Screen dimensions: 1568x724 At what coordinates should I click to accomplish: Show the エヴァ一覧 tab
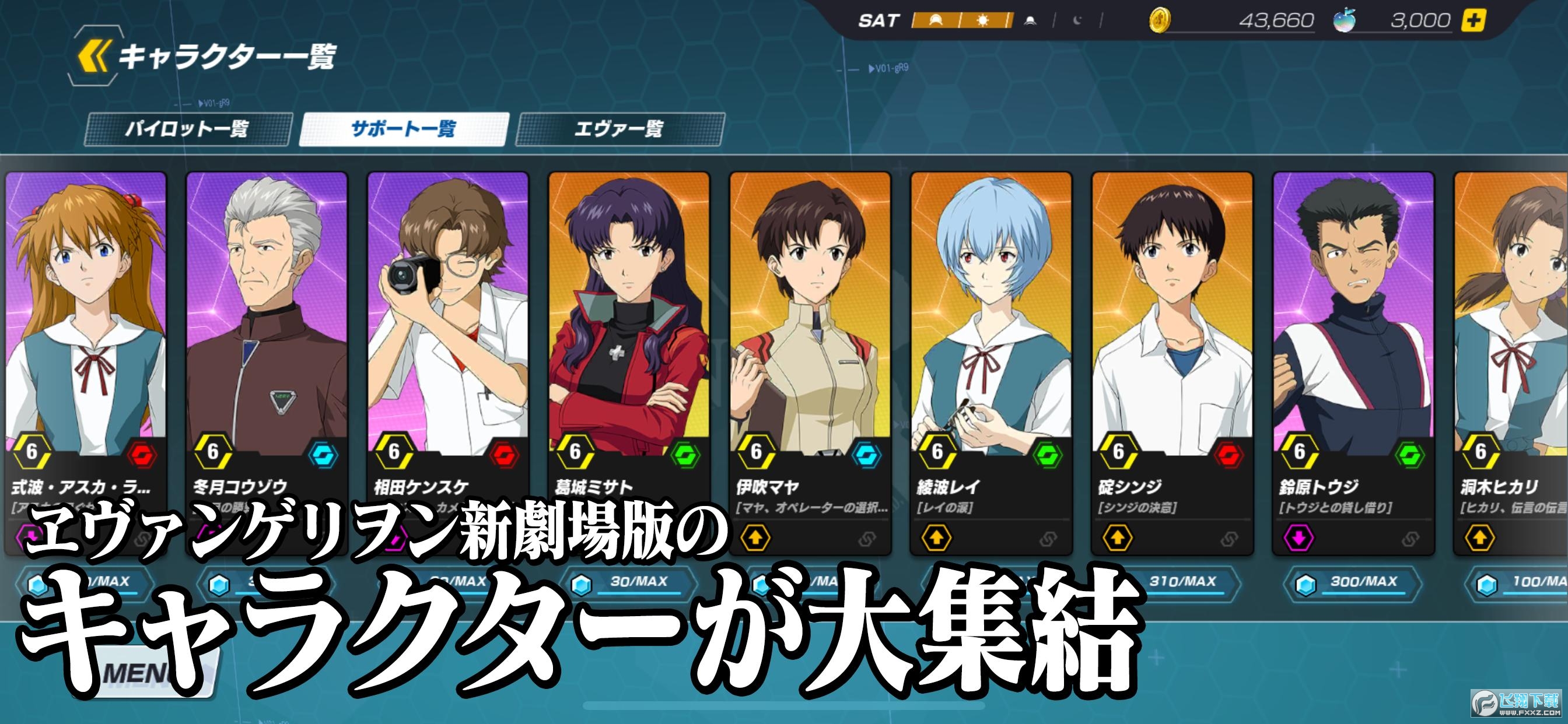[619, 129]
